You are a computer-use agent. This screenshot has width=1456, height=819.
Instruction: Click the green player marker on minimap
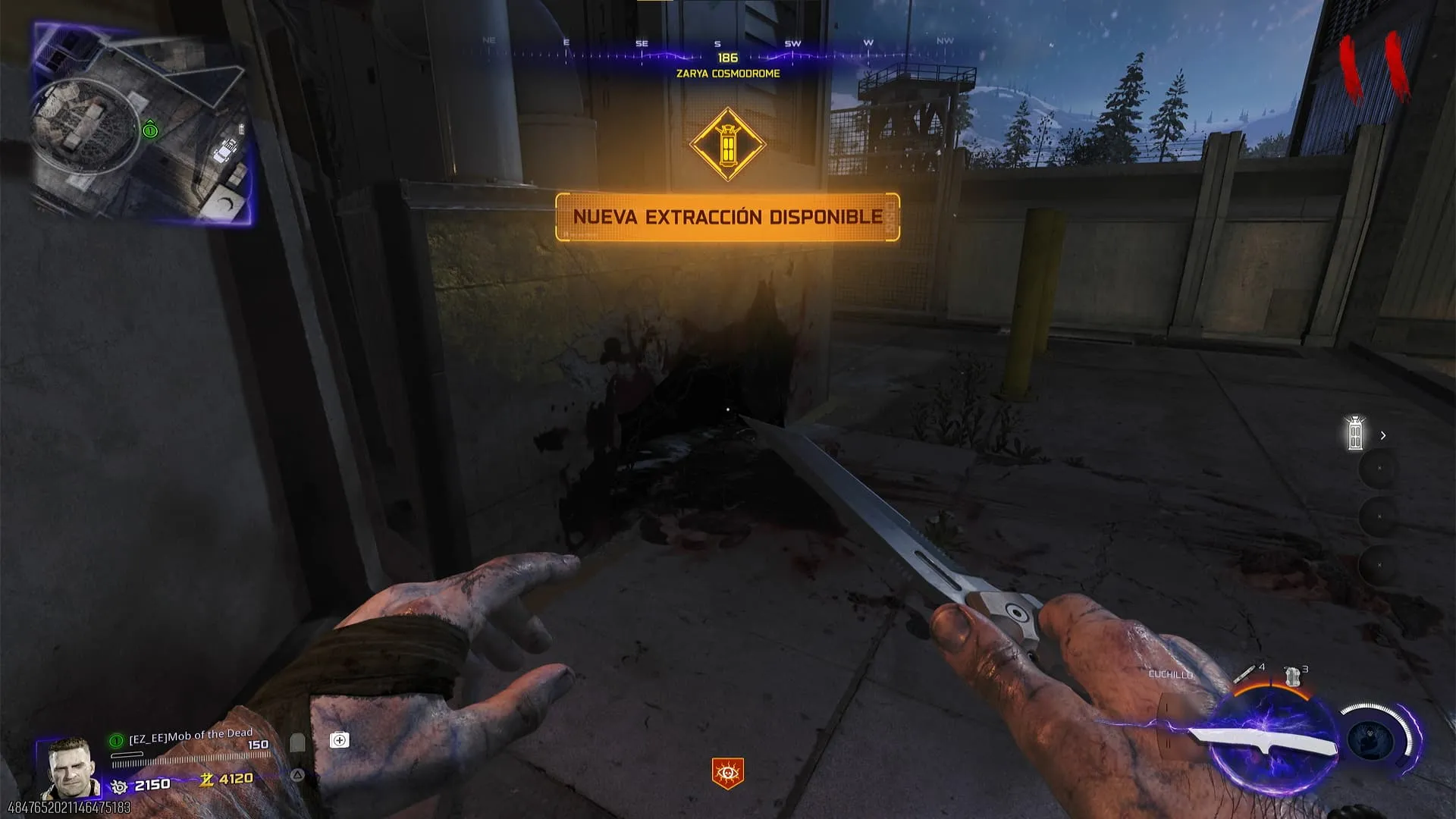tap(150, 130)
